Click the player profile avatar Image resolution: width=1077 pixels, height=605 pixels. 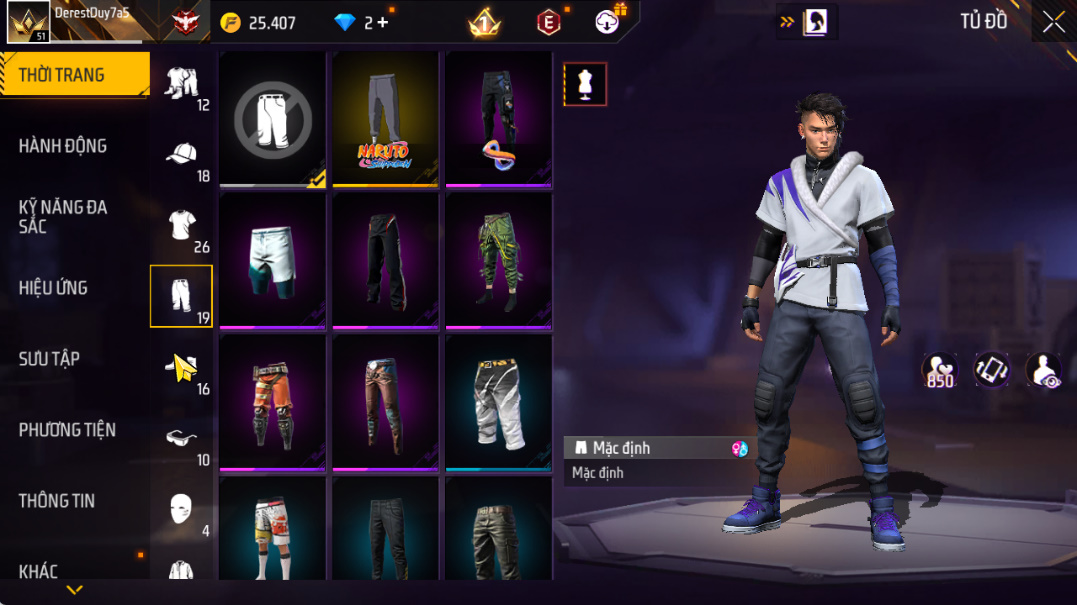(x=28, y=21)
